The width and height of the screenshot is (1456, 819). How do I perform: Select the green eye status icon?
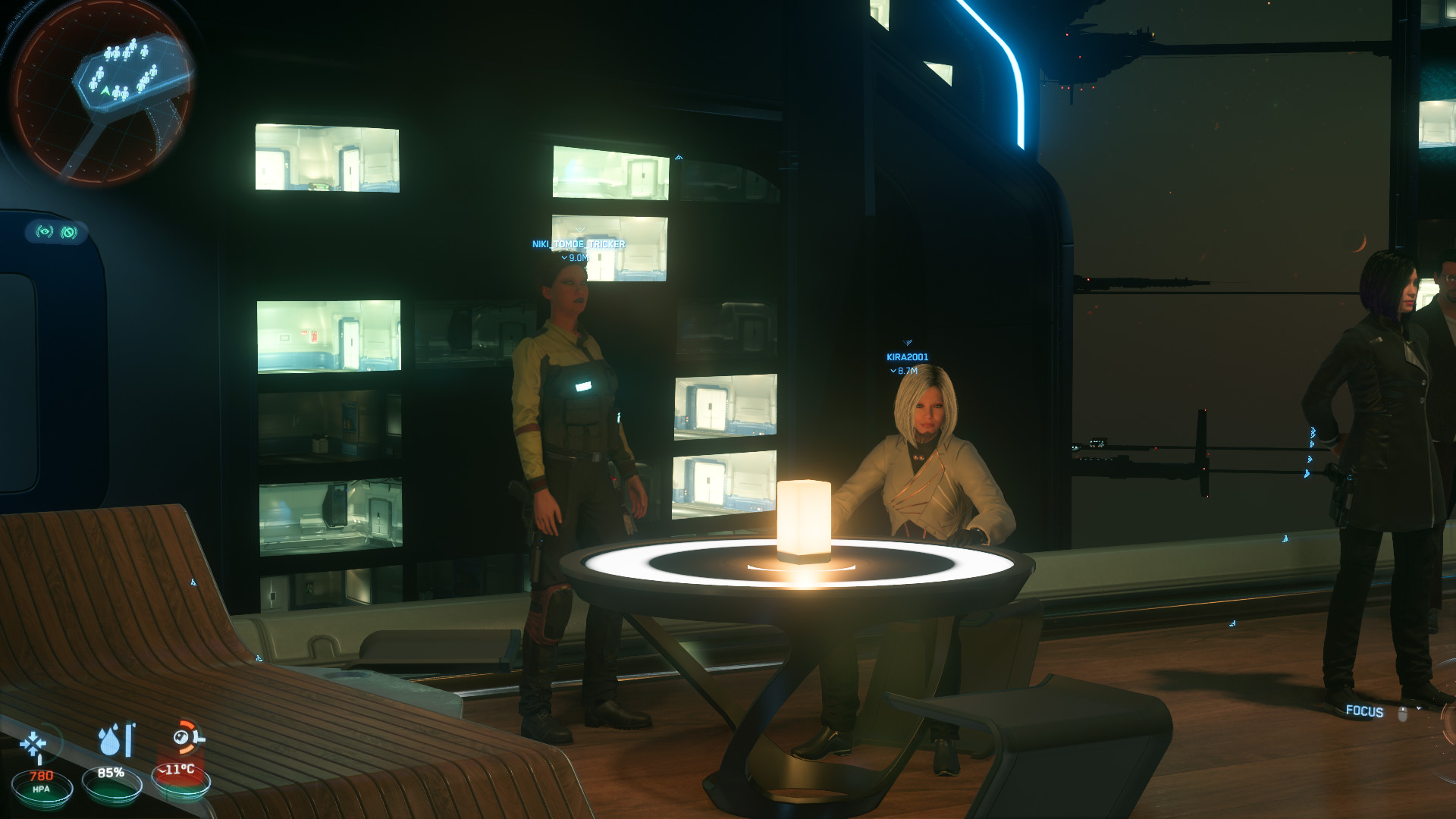tap(45, 231)
